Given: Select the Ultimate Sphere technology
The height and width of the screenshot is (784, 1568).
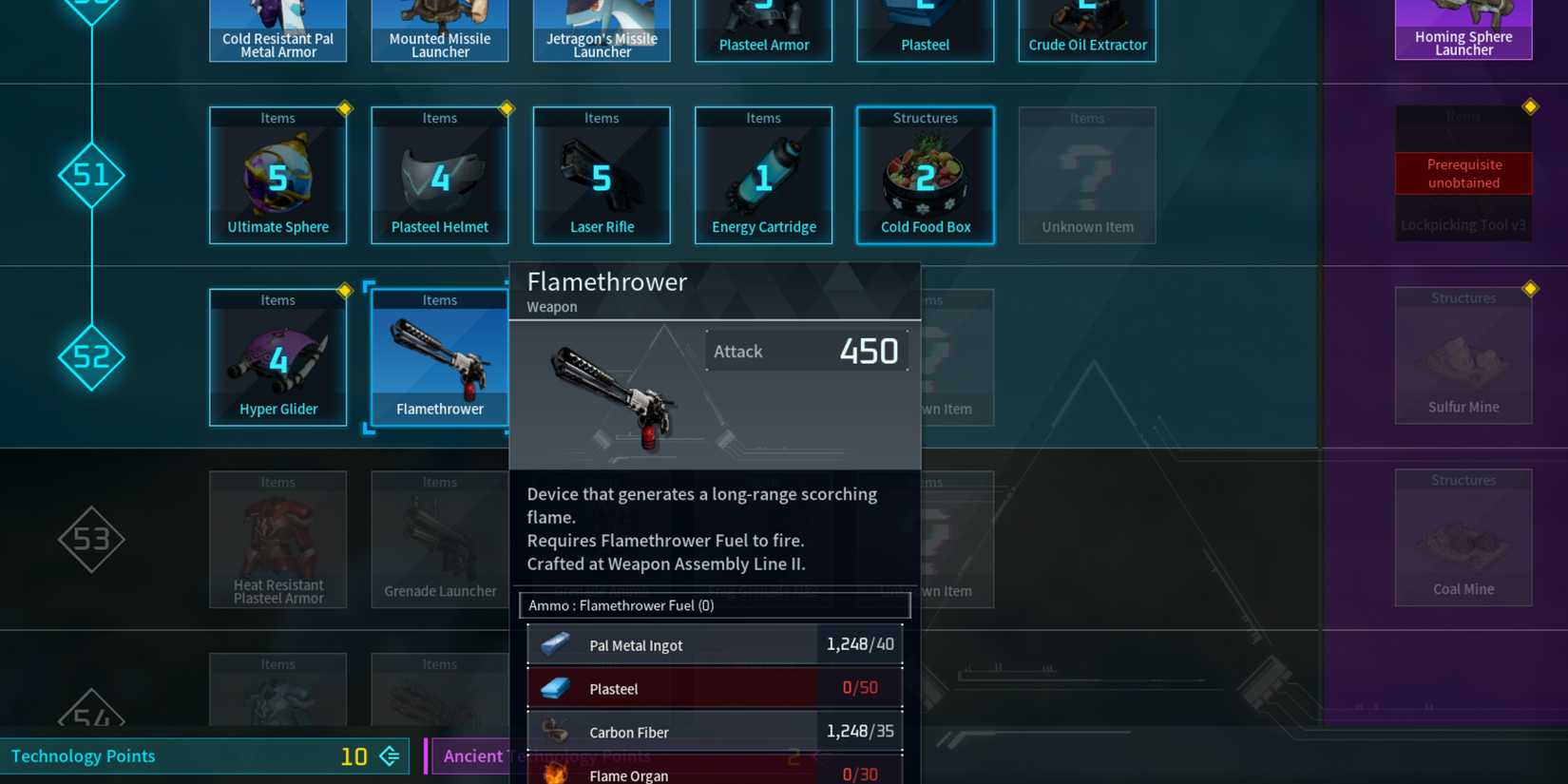Looking at the screenshot, I should point(277,175).
